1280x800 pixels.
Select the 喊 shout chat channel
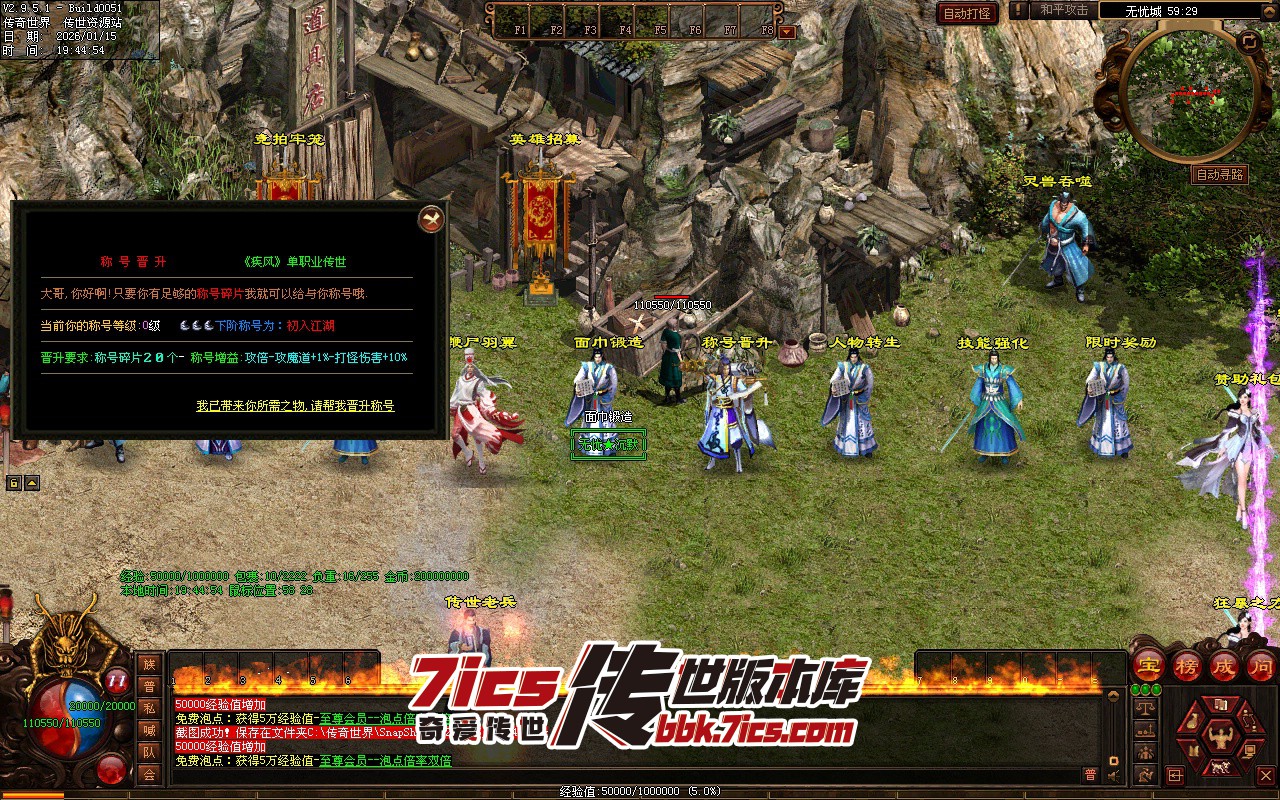(x=149, y=730)
